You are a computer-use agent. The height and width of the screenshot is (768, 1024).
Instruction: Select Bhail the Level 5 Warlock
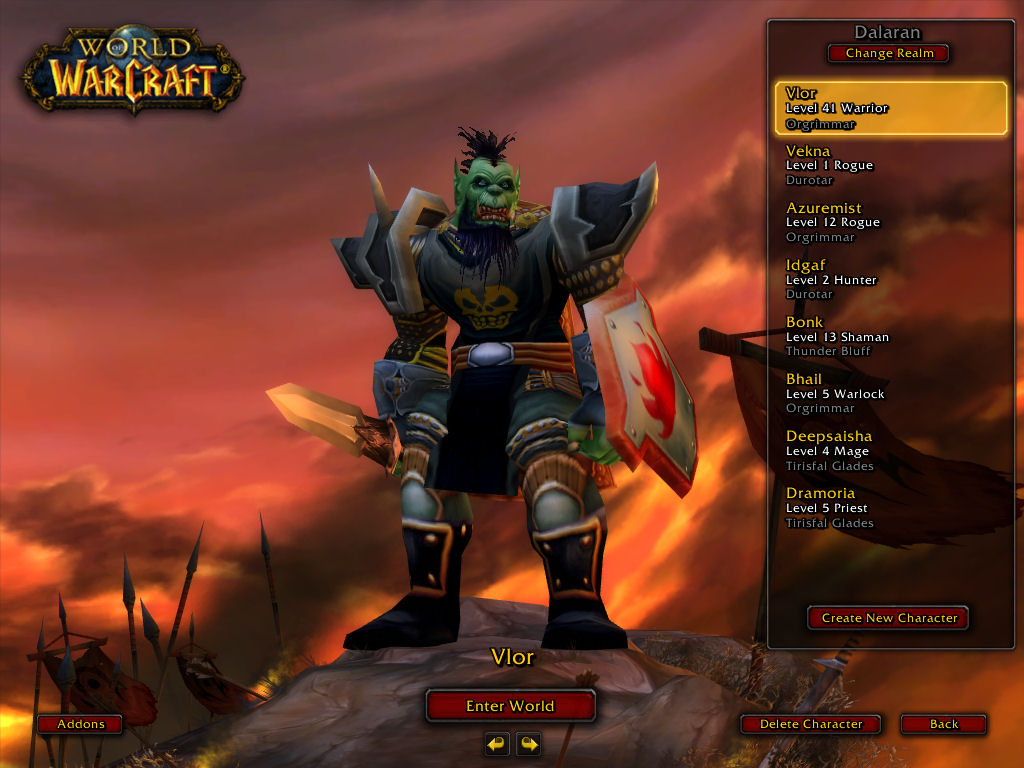(x=890, y=393)
